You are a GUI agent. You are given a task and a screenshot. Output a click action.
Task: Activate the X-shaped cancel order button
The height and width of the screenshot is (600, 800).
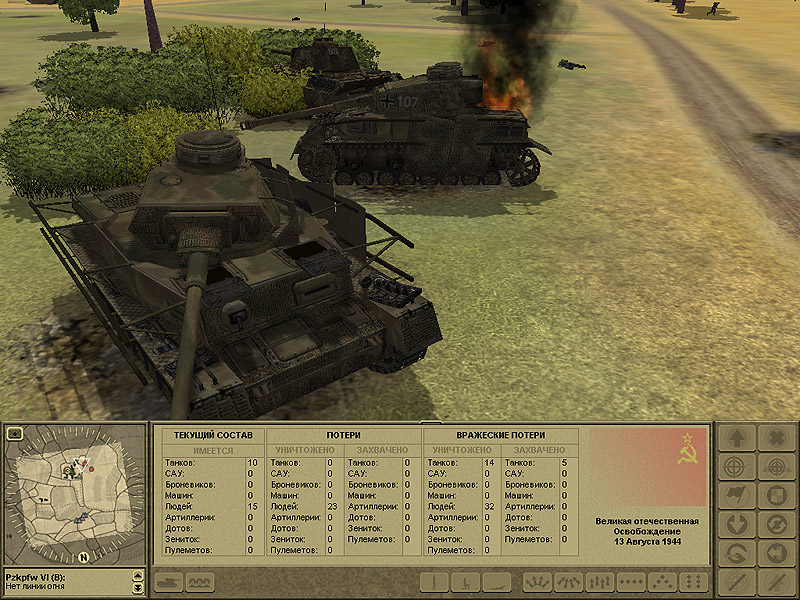click(x=773, y=438)
